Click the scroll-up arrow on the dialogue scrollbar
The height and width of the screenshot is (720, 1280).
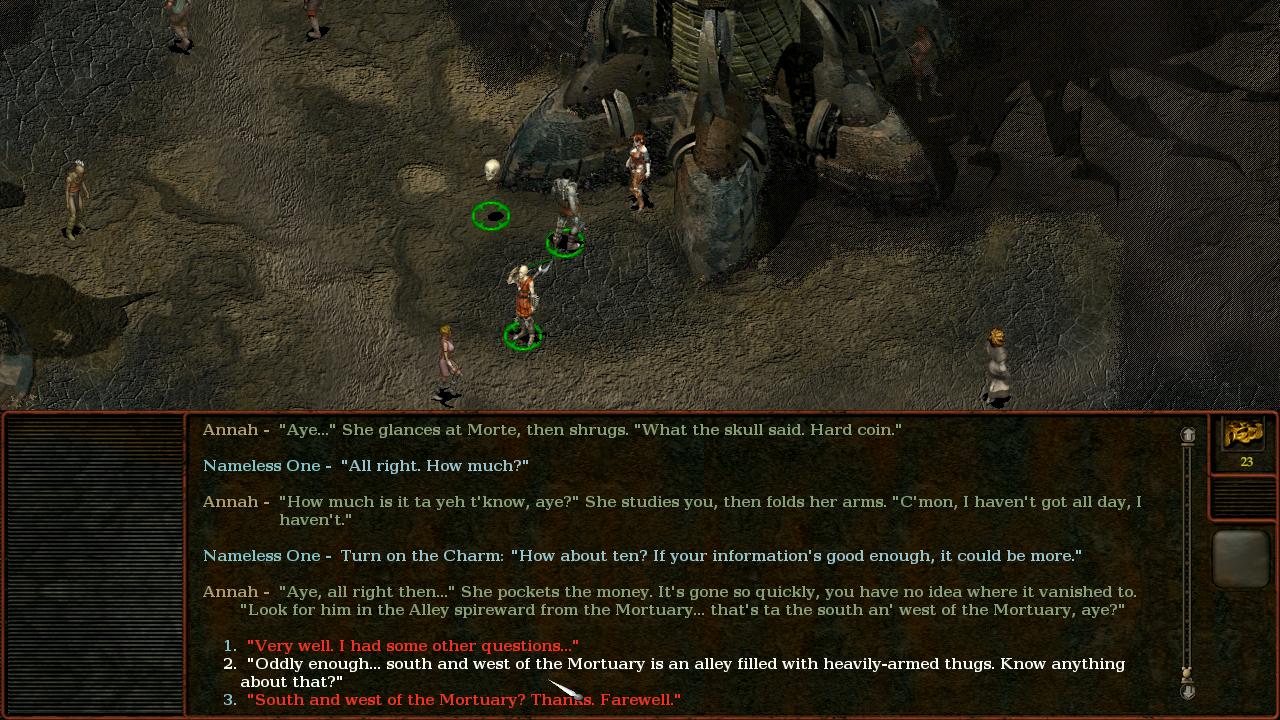click(x=1188, y=432)
